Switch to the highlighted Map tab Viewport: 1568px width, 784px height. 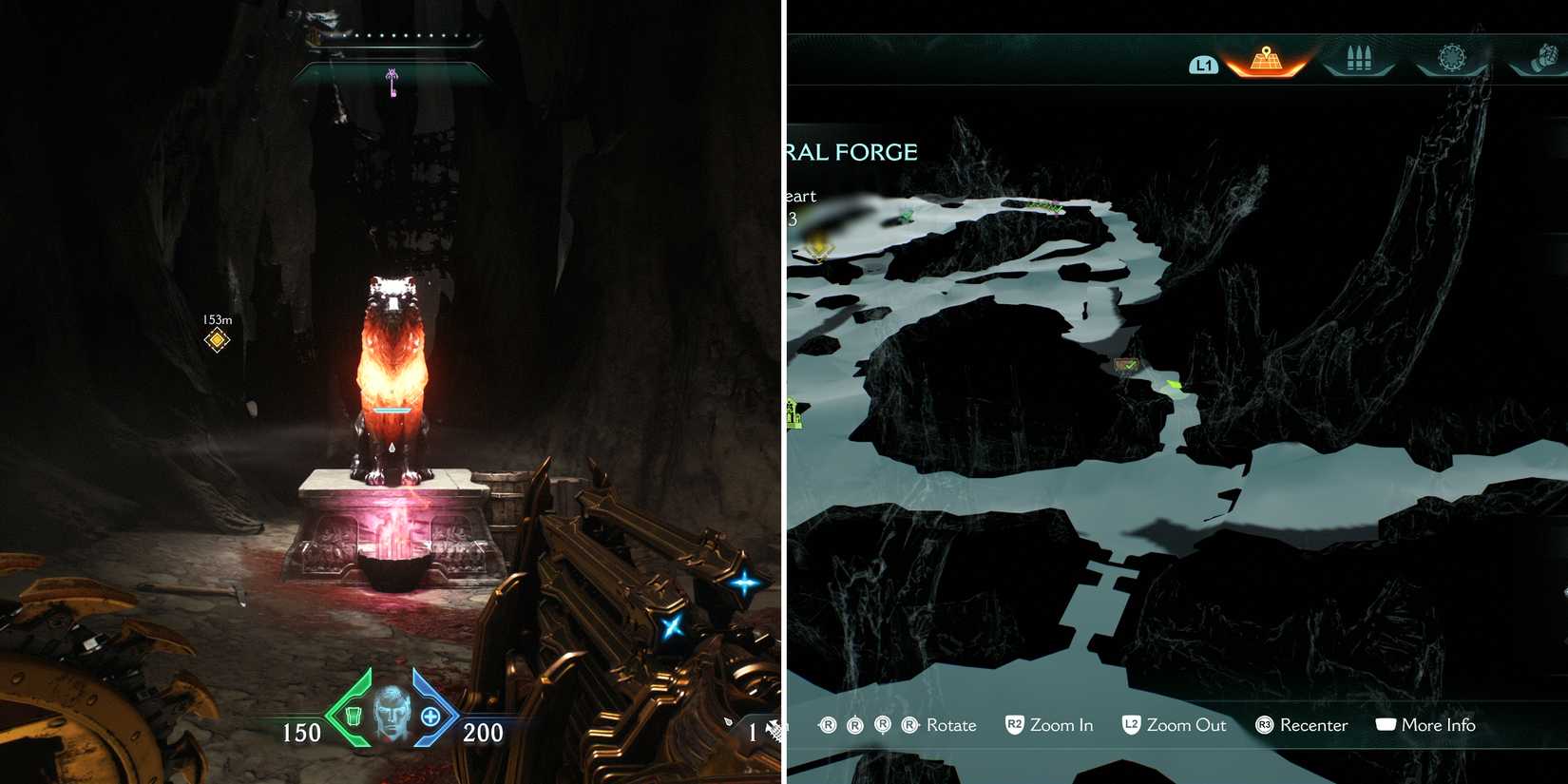(x=1263, y=62)
